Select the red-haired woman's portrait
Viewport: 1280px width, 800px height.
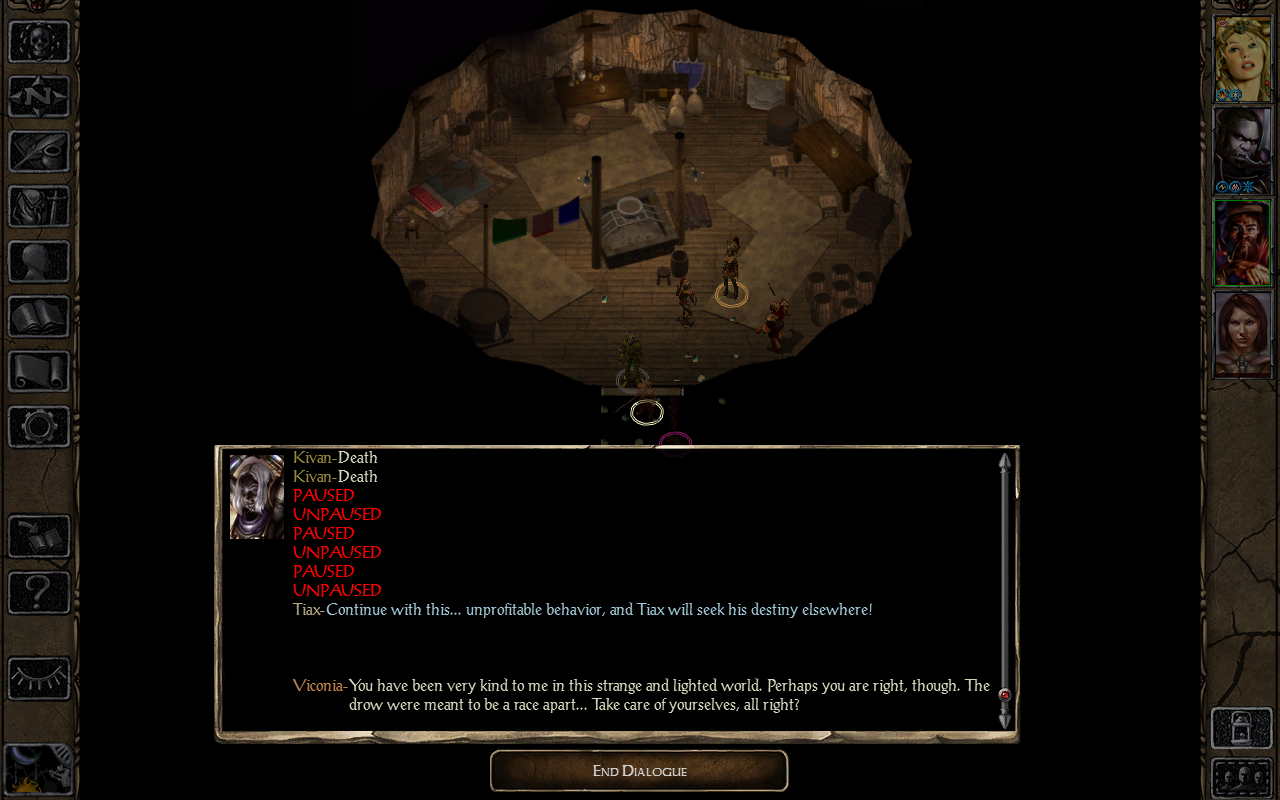pos(1242,334)
